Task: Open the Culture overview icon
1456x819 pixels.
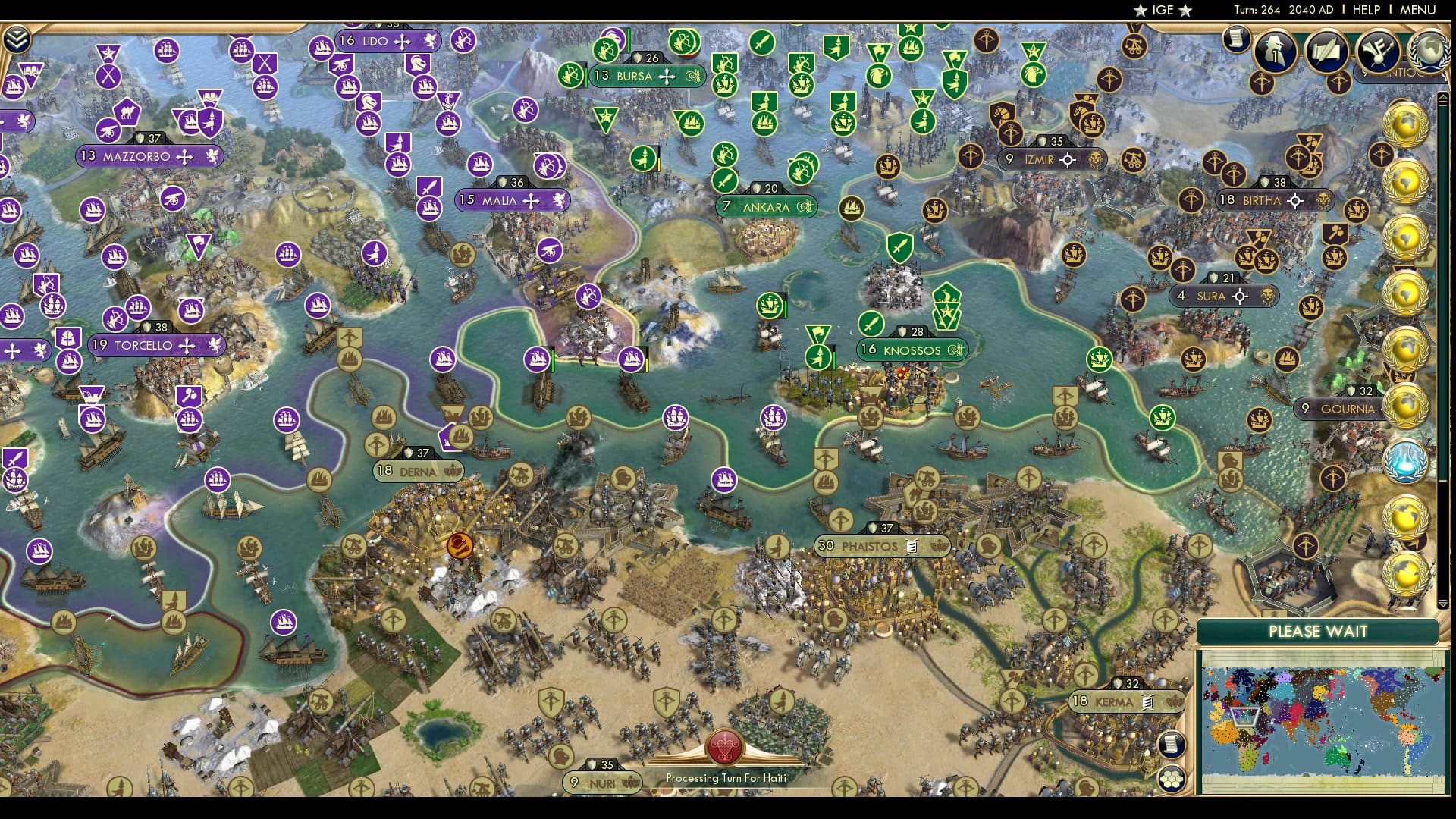Action: coord(1379,53)
